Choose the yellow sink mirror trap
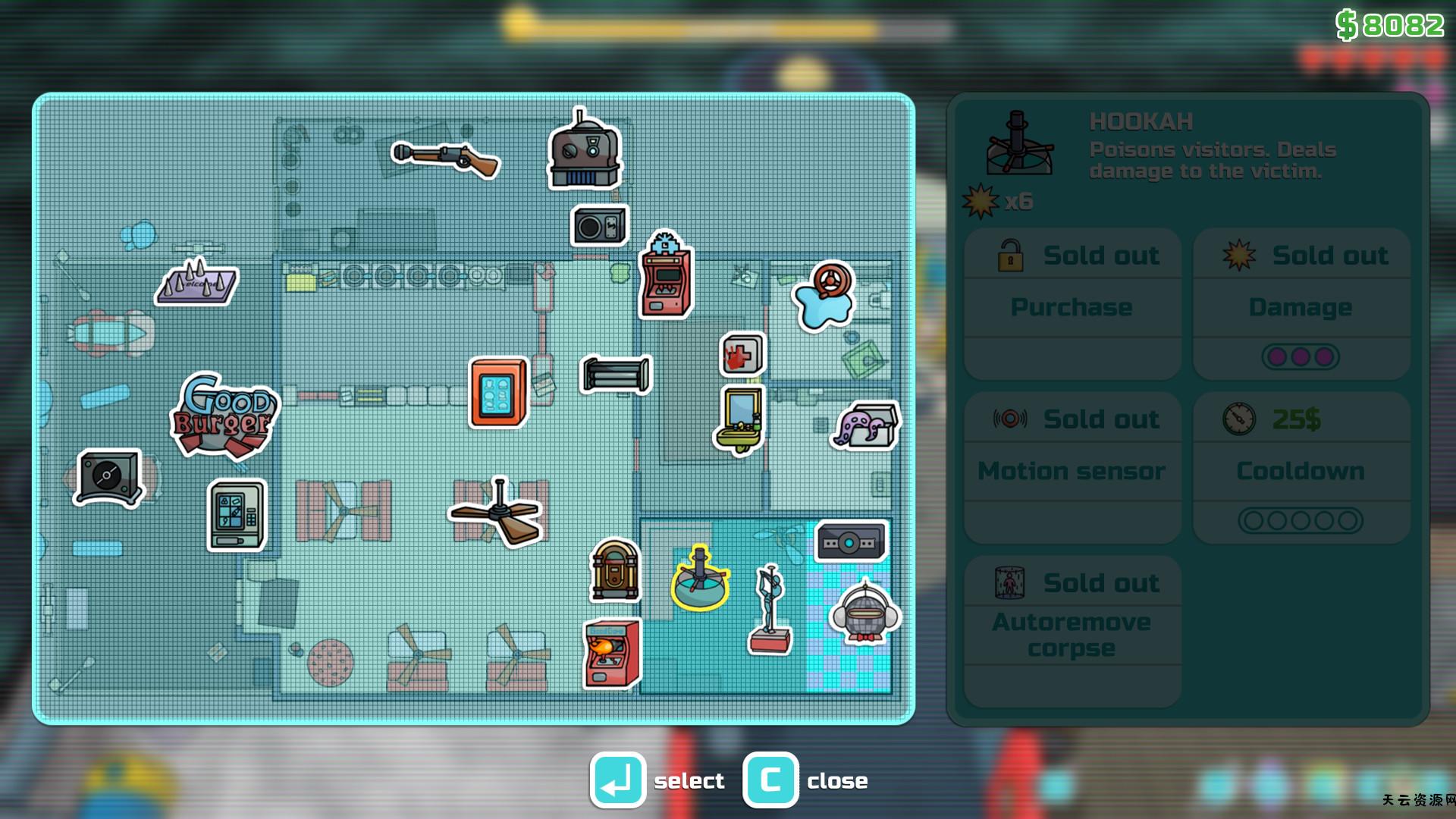The width and height of the screenshot is (1456, 819). click(x=740, y=419)
